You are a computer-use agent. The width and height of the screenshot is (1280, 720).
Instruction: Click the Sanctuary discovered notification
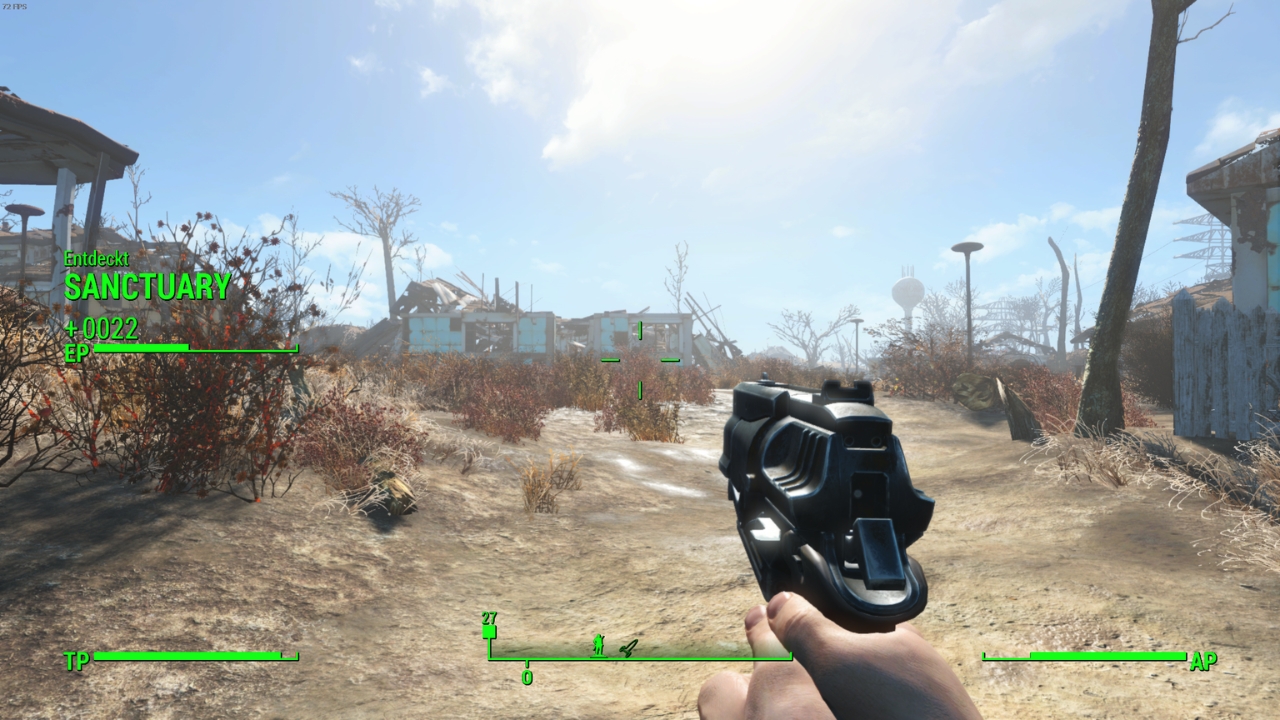point(147,286)
